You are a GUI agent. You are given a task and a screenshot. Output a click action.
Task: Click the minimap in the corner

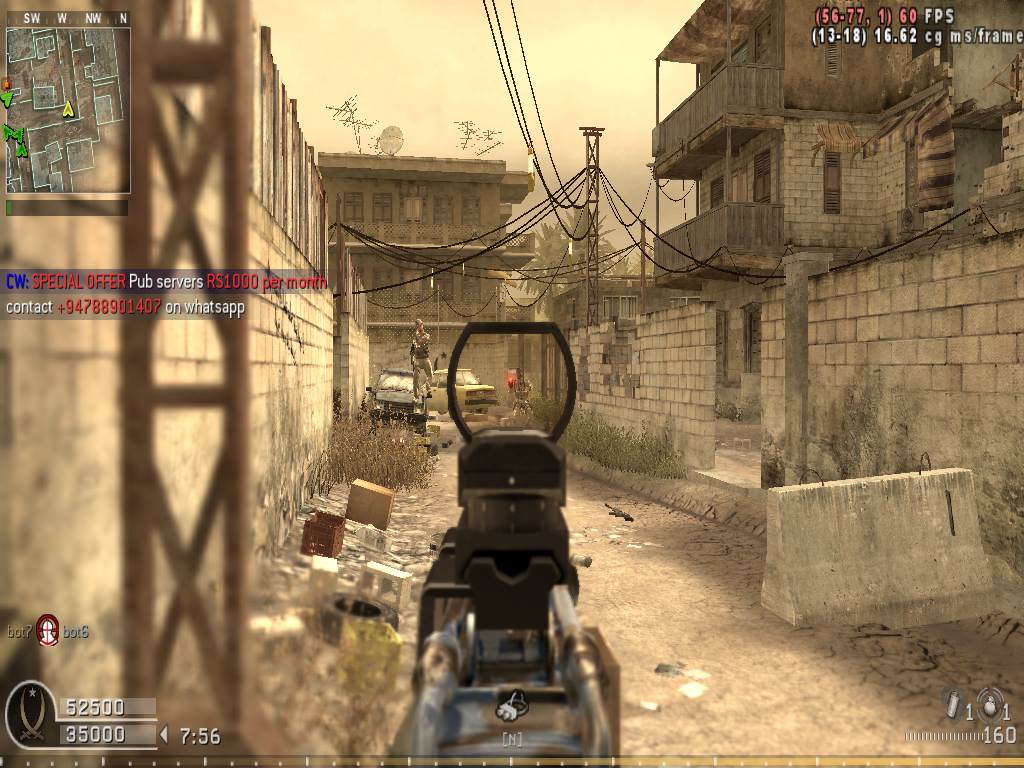pos(68,110)
